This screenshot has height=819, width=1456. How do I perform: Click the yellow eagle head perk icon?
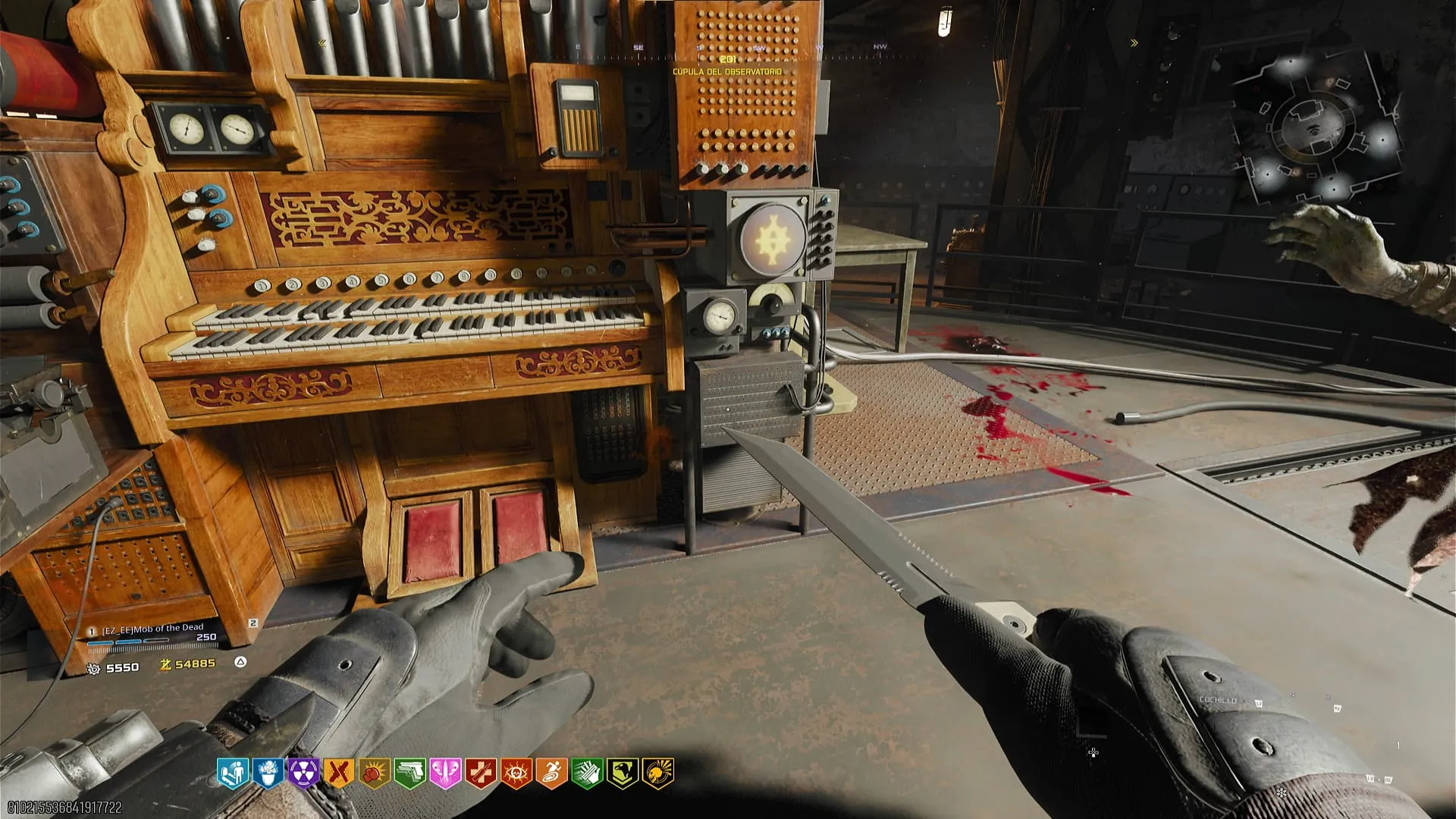[x=623, y=773]
